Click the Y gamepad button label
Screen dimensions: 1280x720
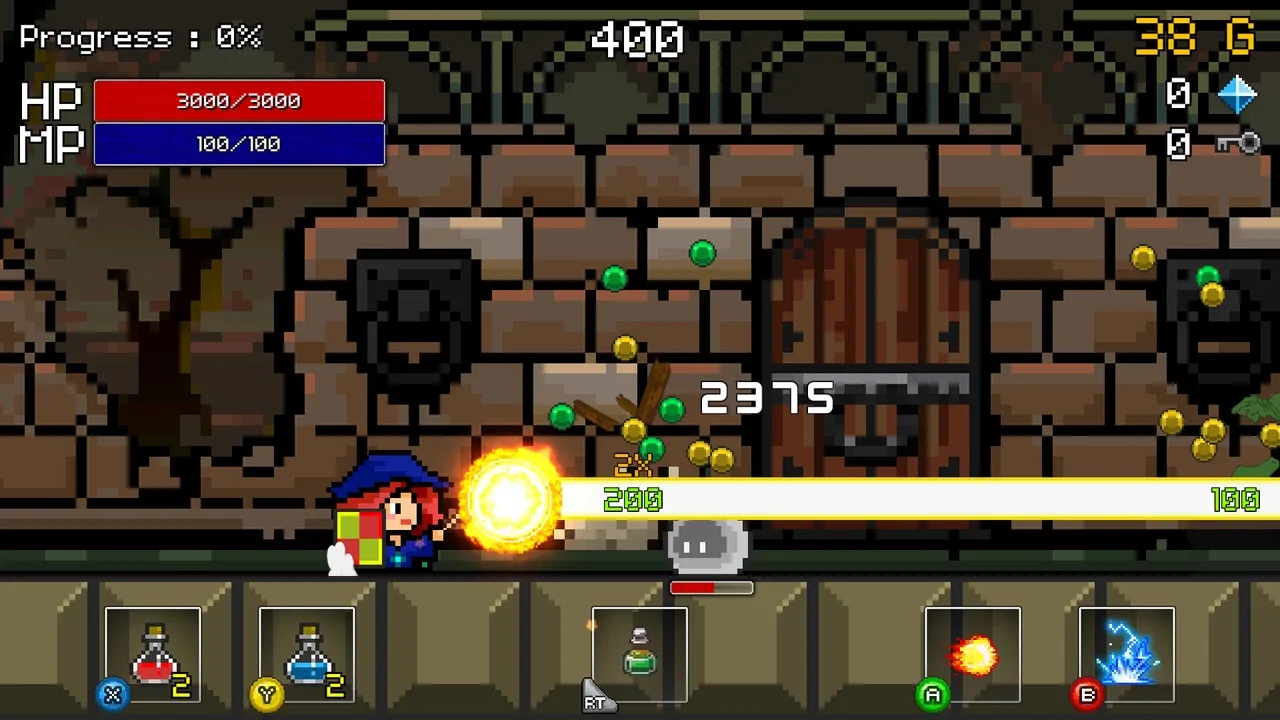tap(266, 694)
